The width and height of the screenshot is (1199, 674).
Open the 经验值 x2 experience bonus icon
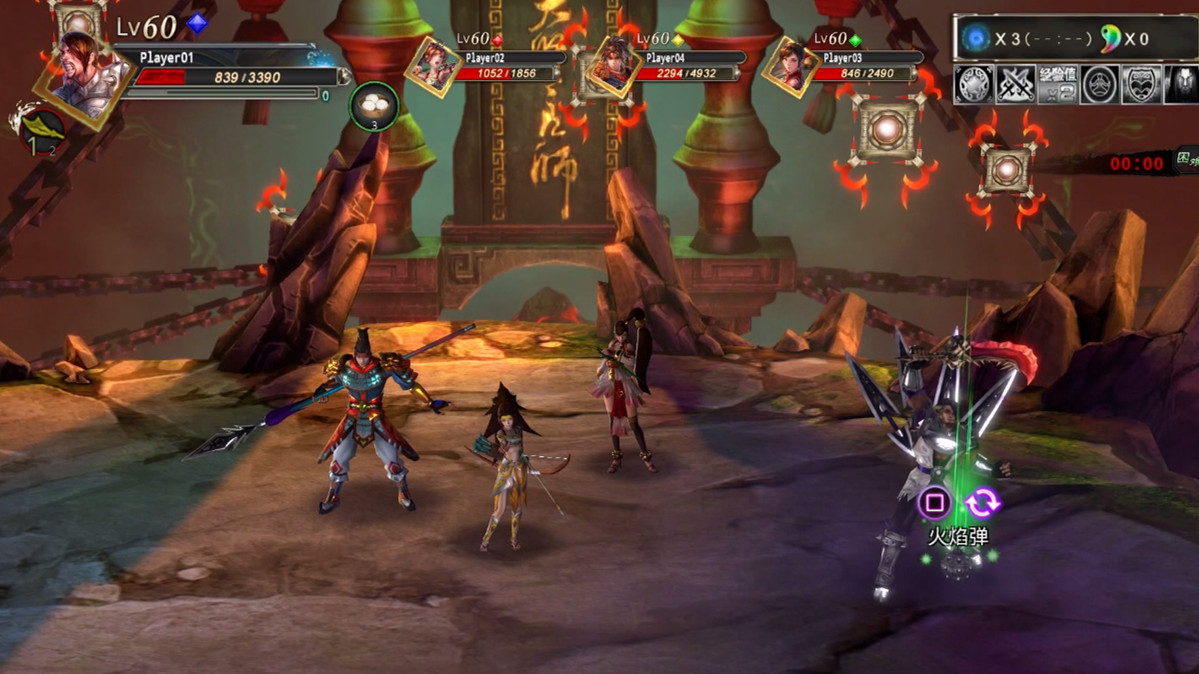pos(1058,85)
